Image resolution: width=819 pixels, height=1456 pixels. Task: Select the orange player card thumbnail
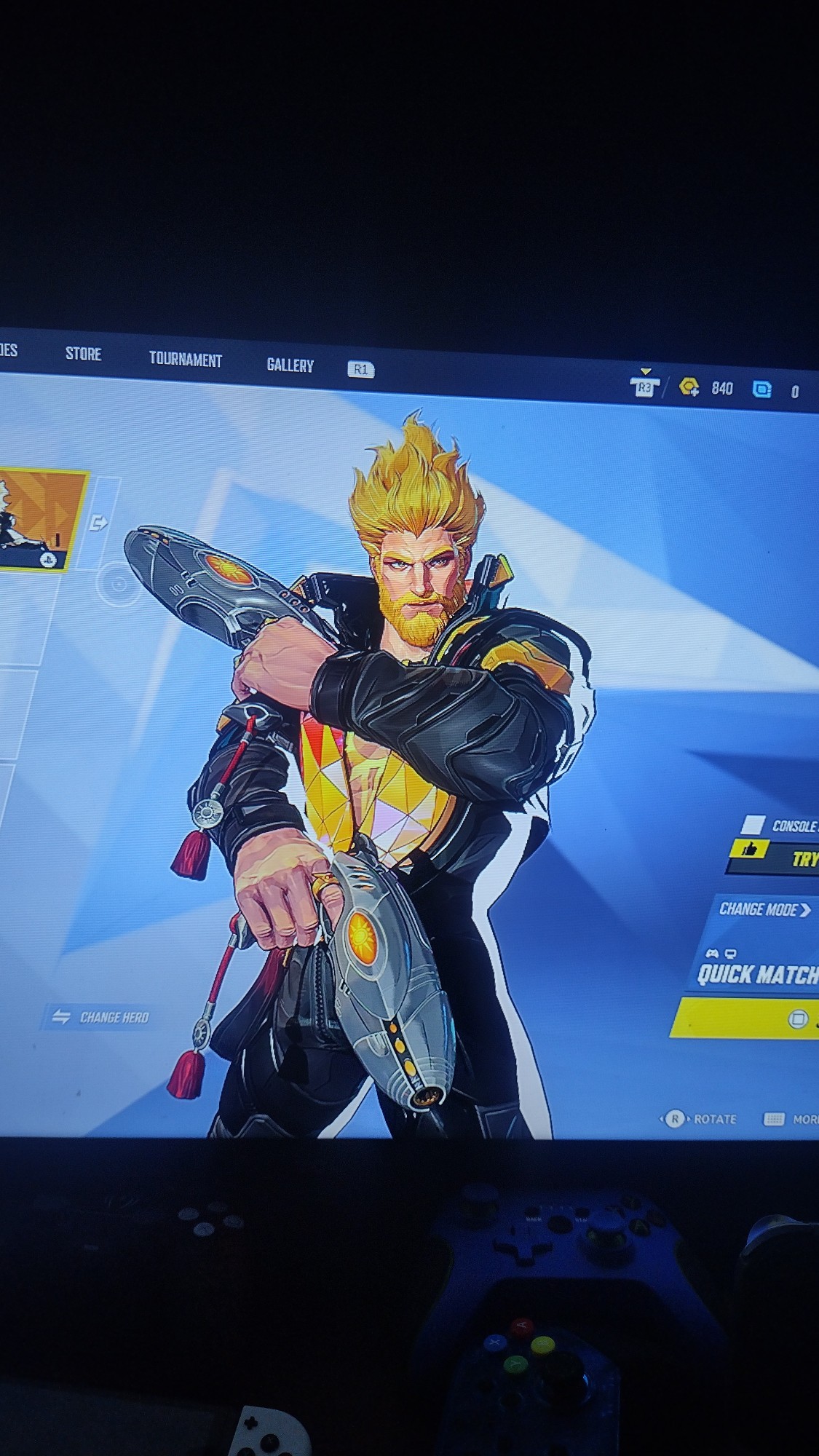pos(40,518)
